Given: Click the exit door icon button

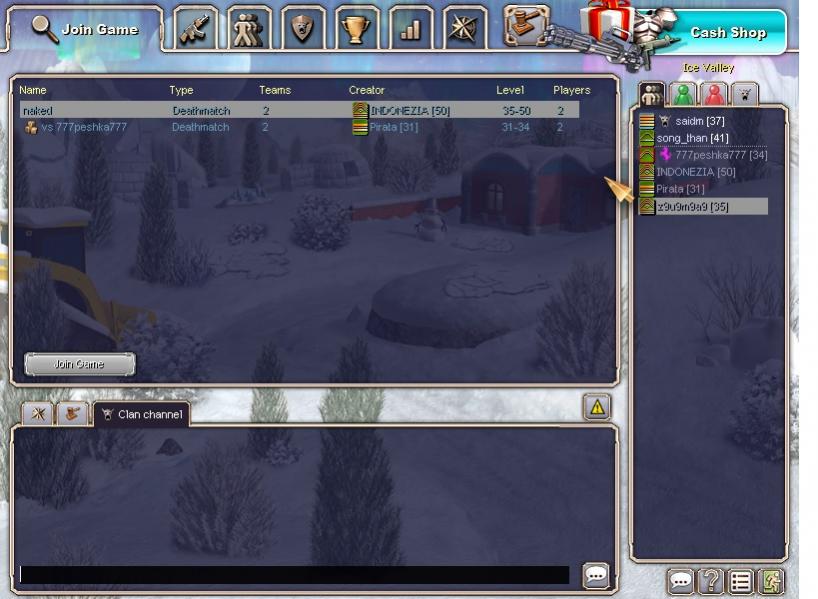Looking at the screenshot, I should pyautogui.click(x=770, y=582).
